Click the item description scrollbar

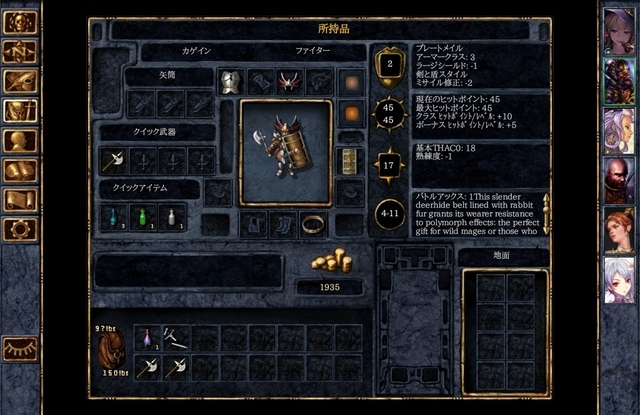pos(546,214)
